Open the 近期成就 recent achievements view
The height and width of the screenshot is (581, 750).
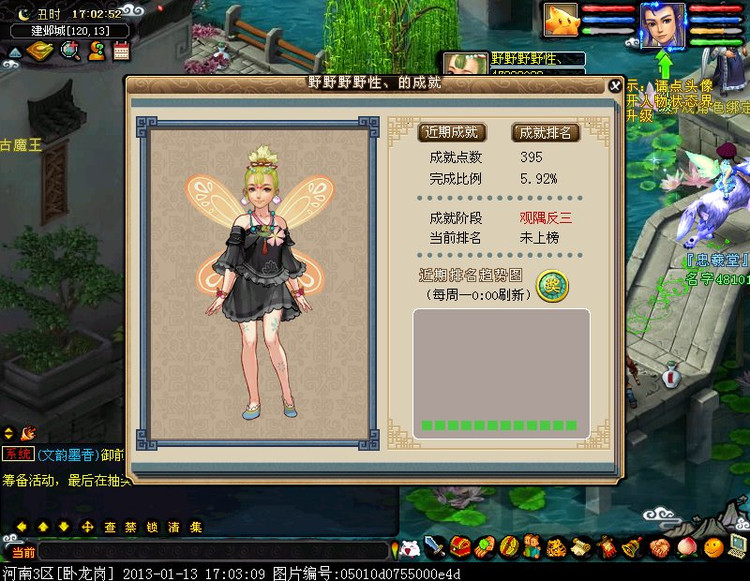(450, 132)
